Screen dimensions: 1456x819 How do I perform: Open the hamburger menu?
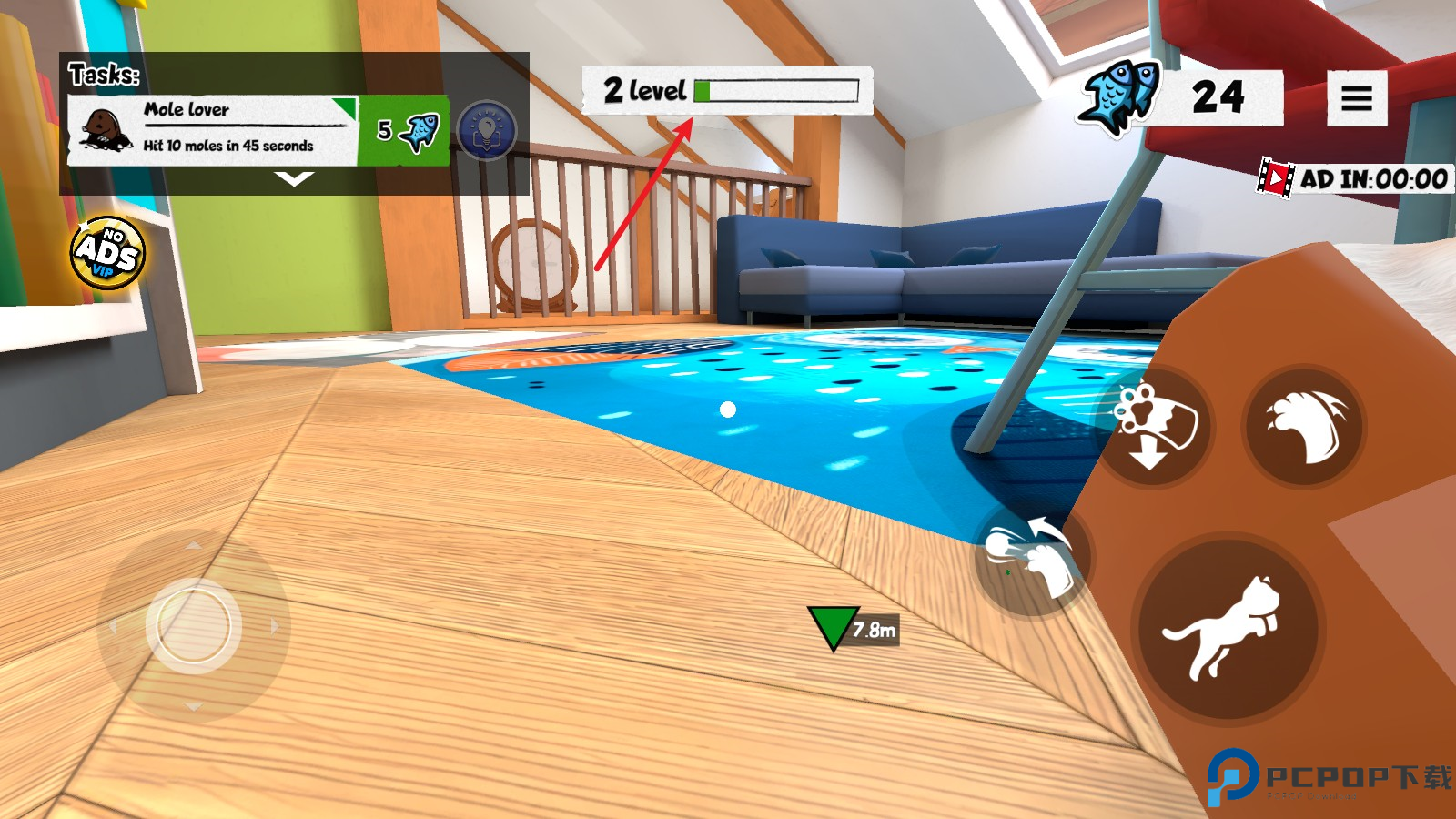1356,98
